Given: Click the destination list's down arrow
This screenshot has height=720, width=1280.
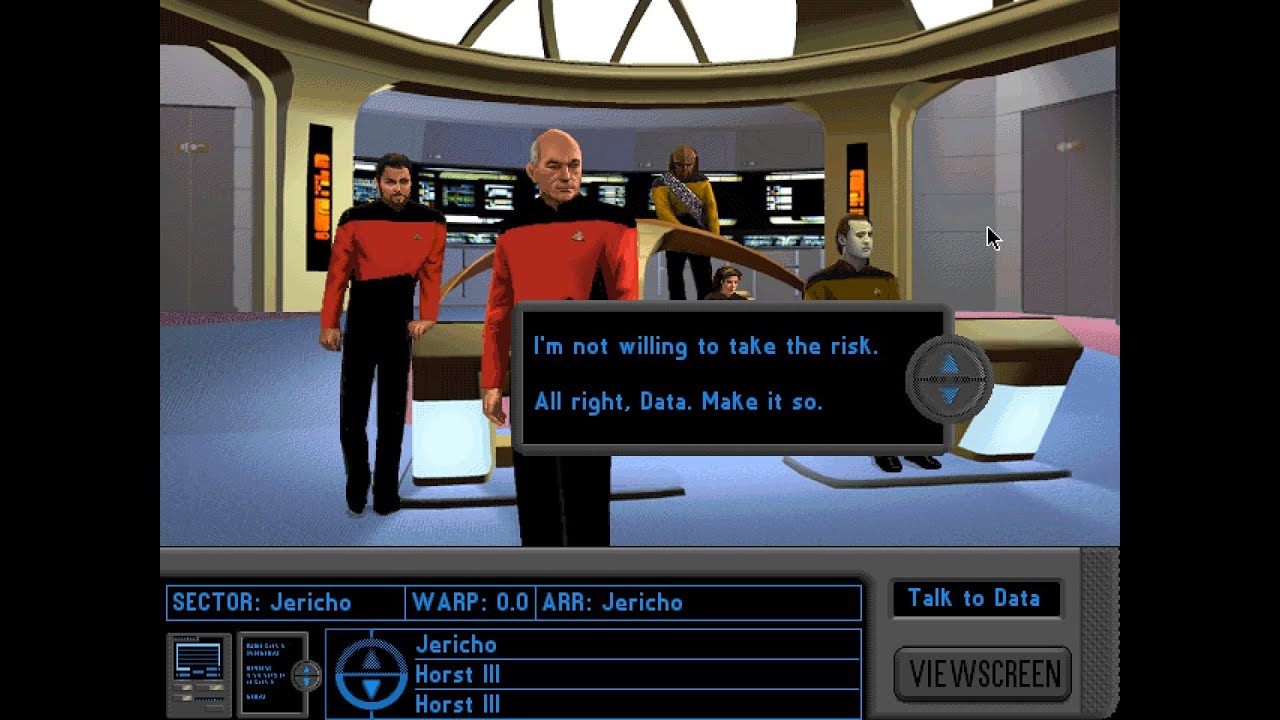Looking at the screenshot, I should tap(371, 689).
